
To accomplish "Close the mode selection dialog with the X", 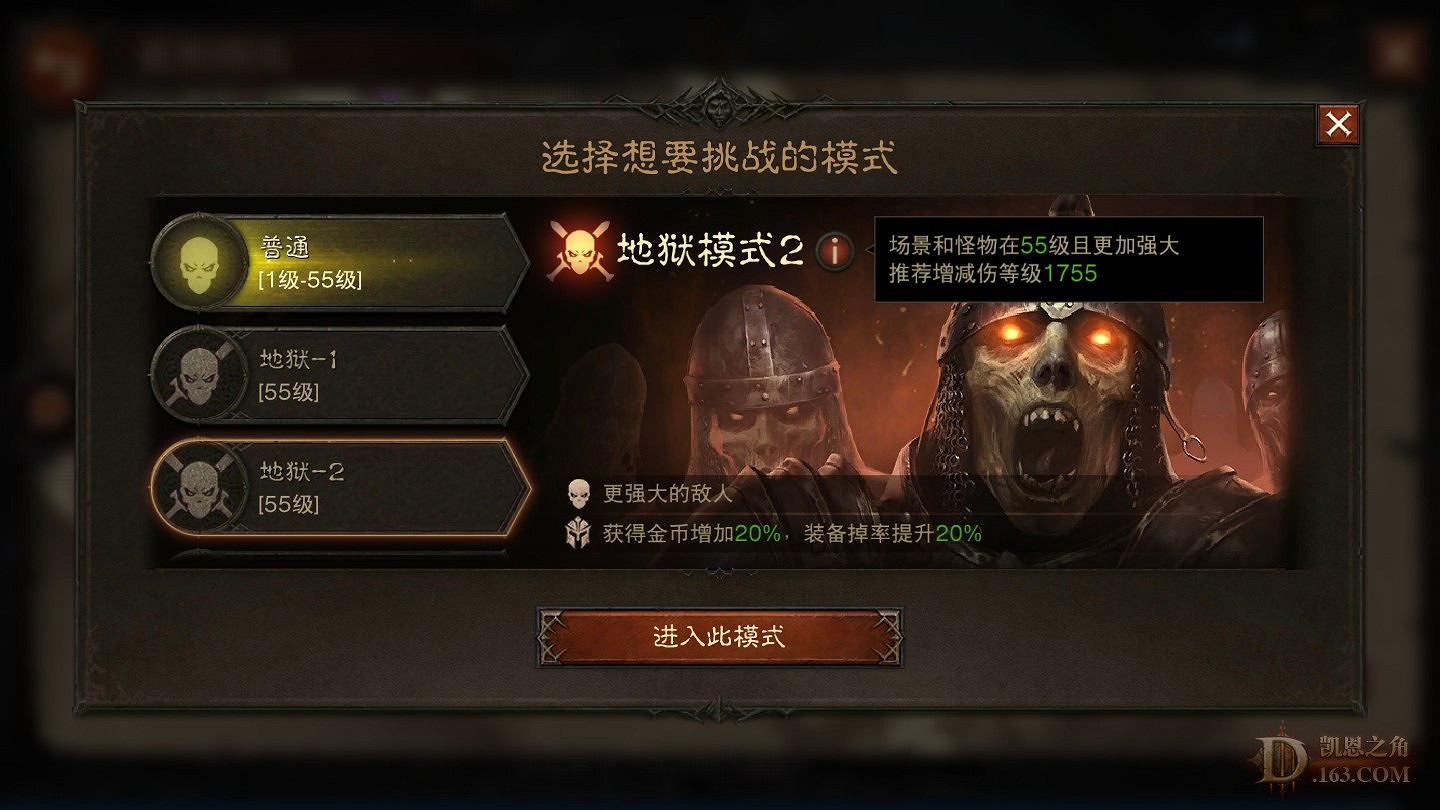I will click(x=1337, y=124).
